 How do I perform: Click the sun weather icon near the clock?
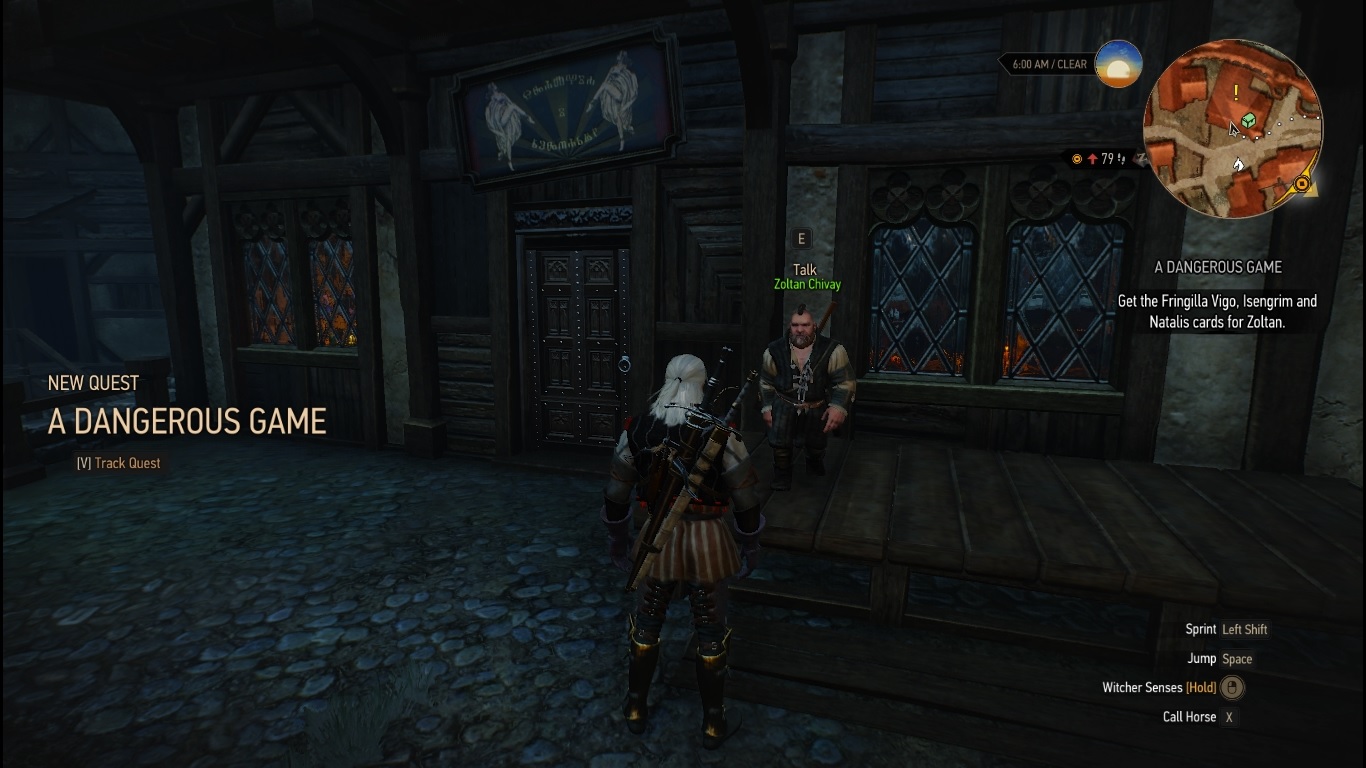tap(1121, 64)
